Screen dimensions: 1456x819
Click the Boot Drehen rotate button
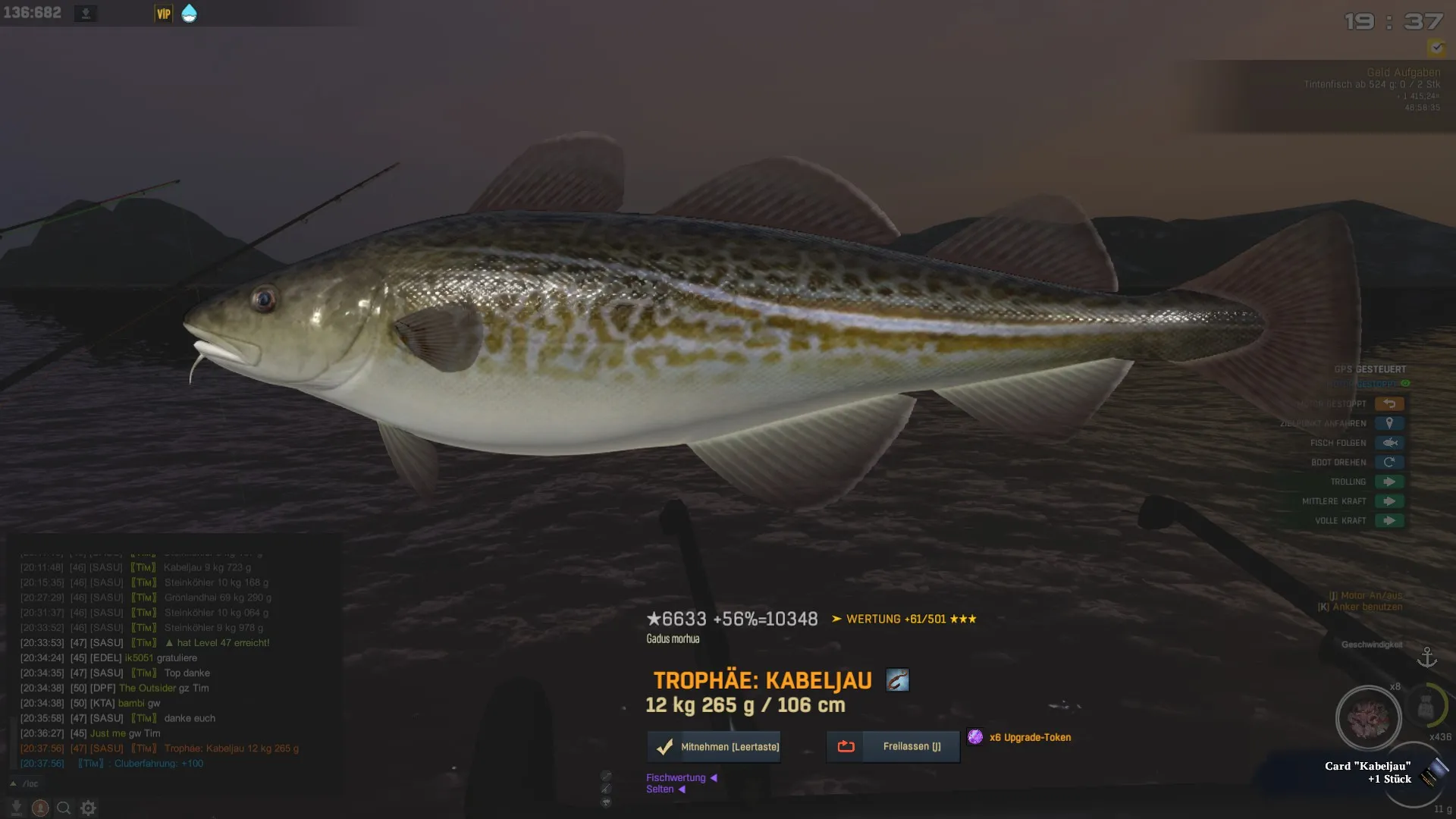pyautogui.click(x=1389, y=463)
